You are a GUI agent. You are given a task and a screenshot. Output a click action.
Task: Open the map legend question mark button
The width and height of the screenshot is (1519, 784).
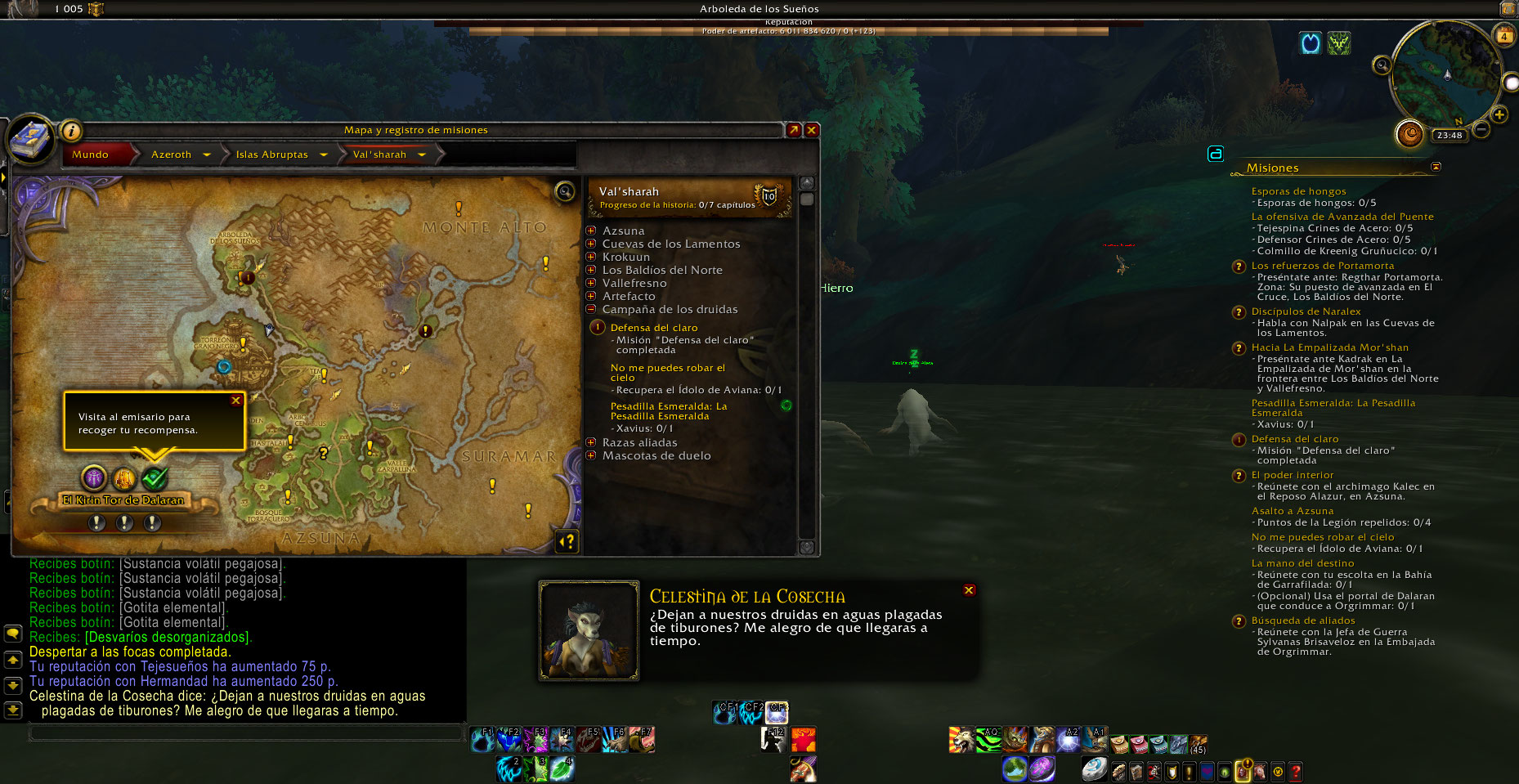click(x=567, y=540)
